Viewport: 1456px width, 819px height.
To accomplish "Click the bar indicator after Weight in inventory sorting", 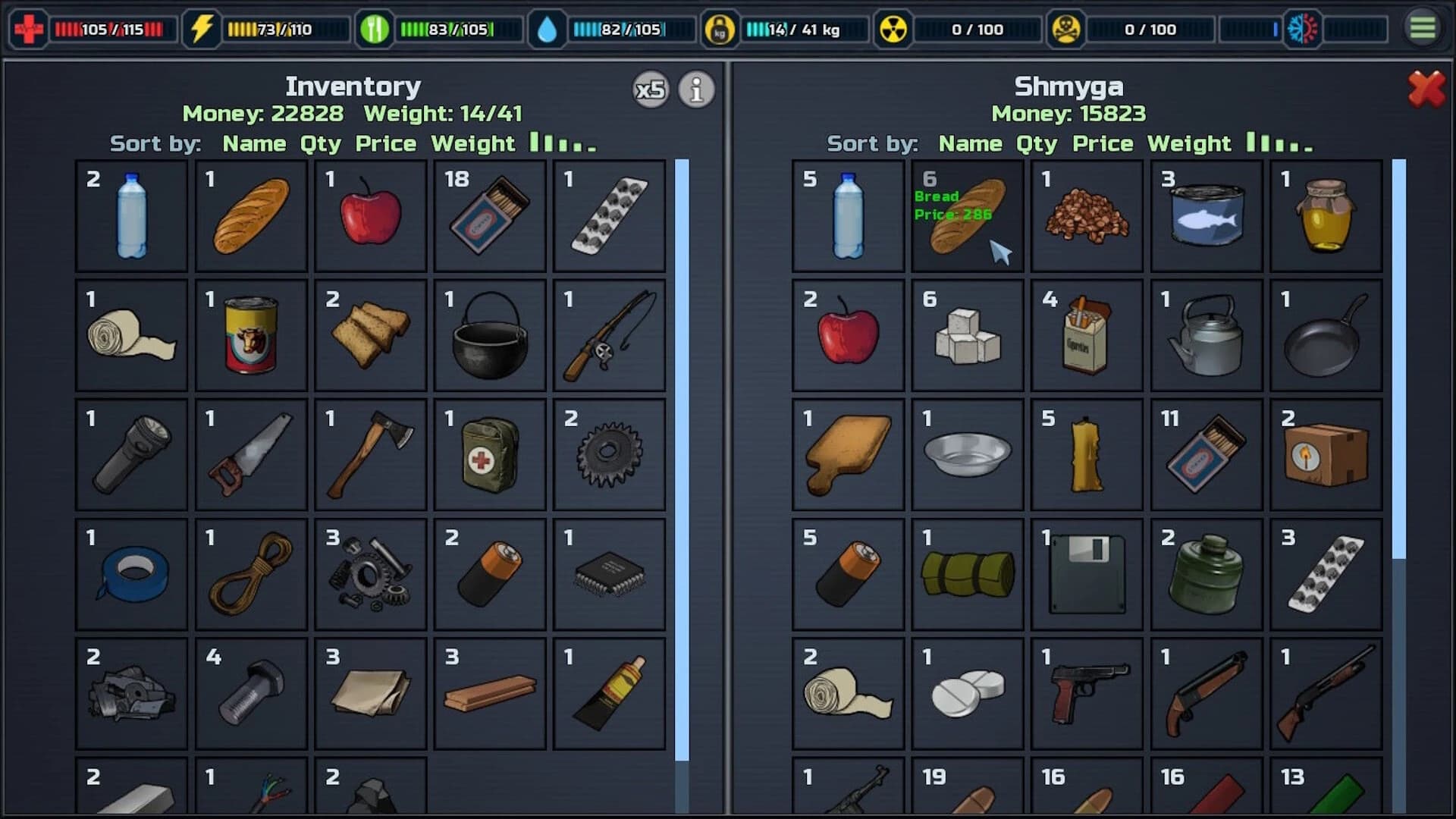I will pyautogui.click(x=561, y=143).
